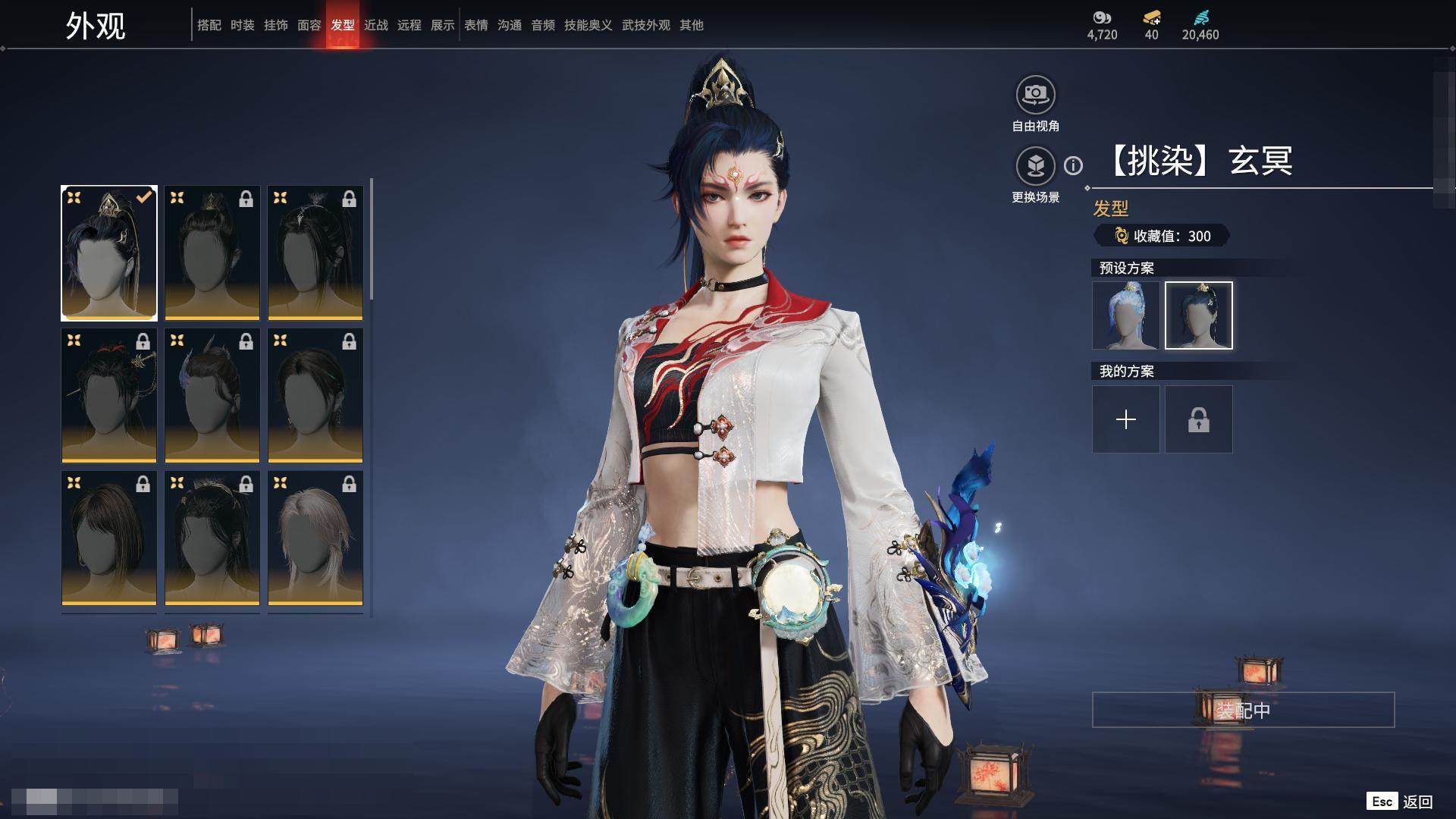Switch to the 搭配 tab
Viewport: 1456px width, 819px height.
pyautogui.click(x=209, y=25)
